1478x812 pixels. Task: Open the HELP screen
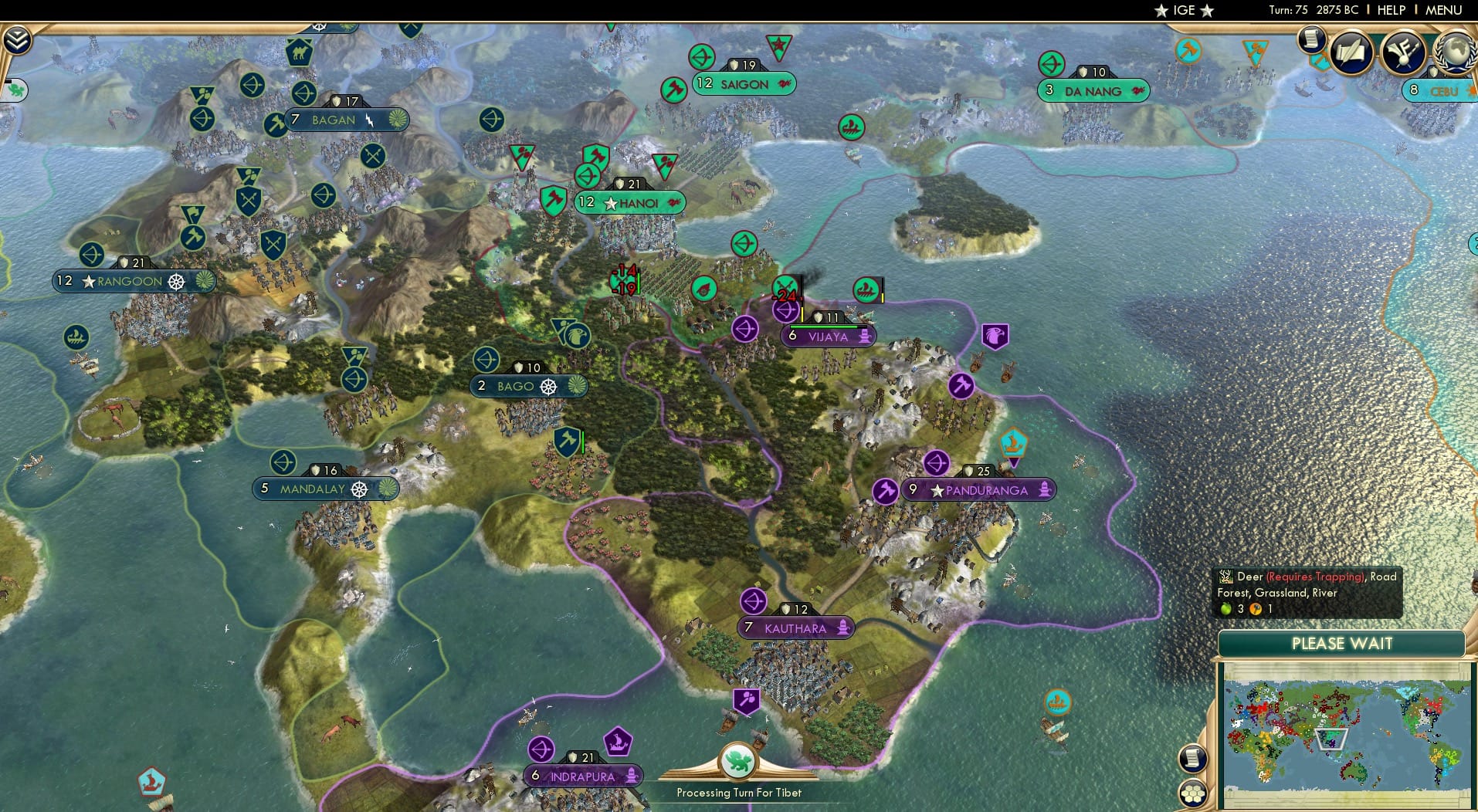tap(1392, 11)
